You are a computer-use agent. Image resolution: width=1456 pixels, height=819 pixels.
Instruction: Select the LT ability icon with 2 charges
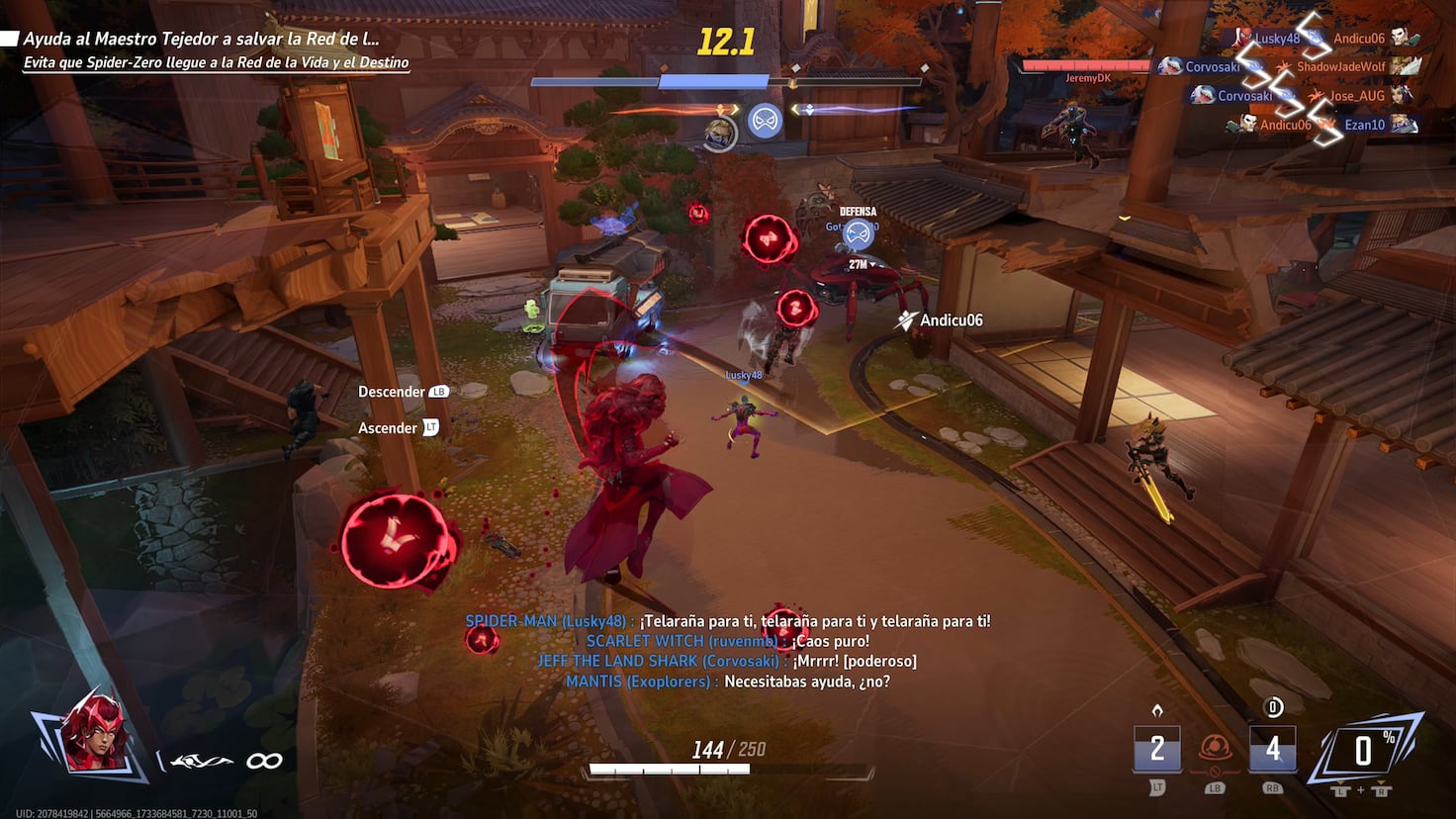pos(1155,750)
